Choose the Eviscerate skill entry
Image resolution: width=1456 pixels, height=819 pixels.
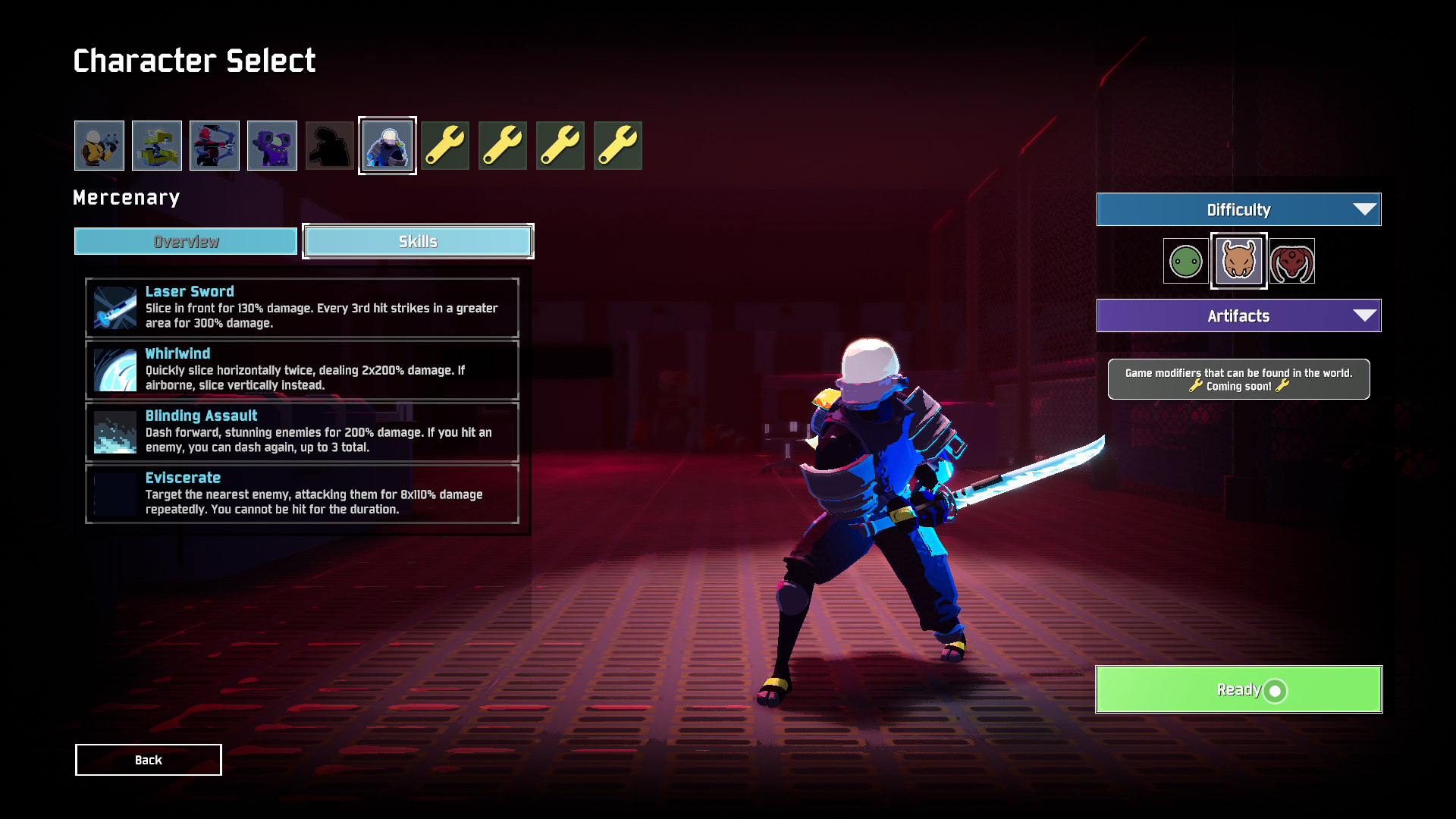click(302, 494)
